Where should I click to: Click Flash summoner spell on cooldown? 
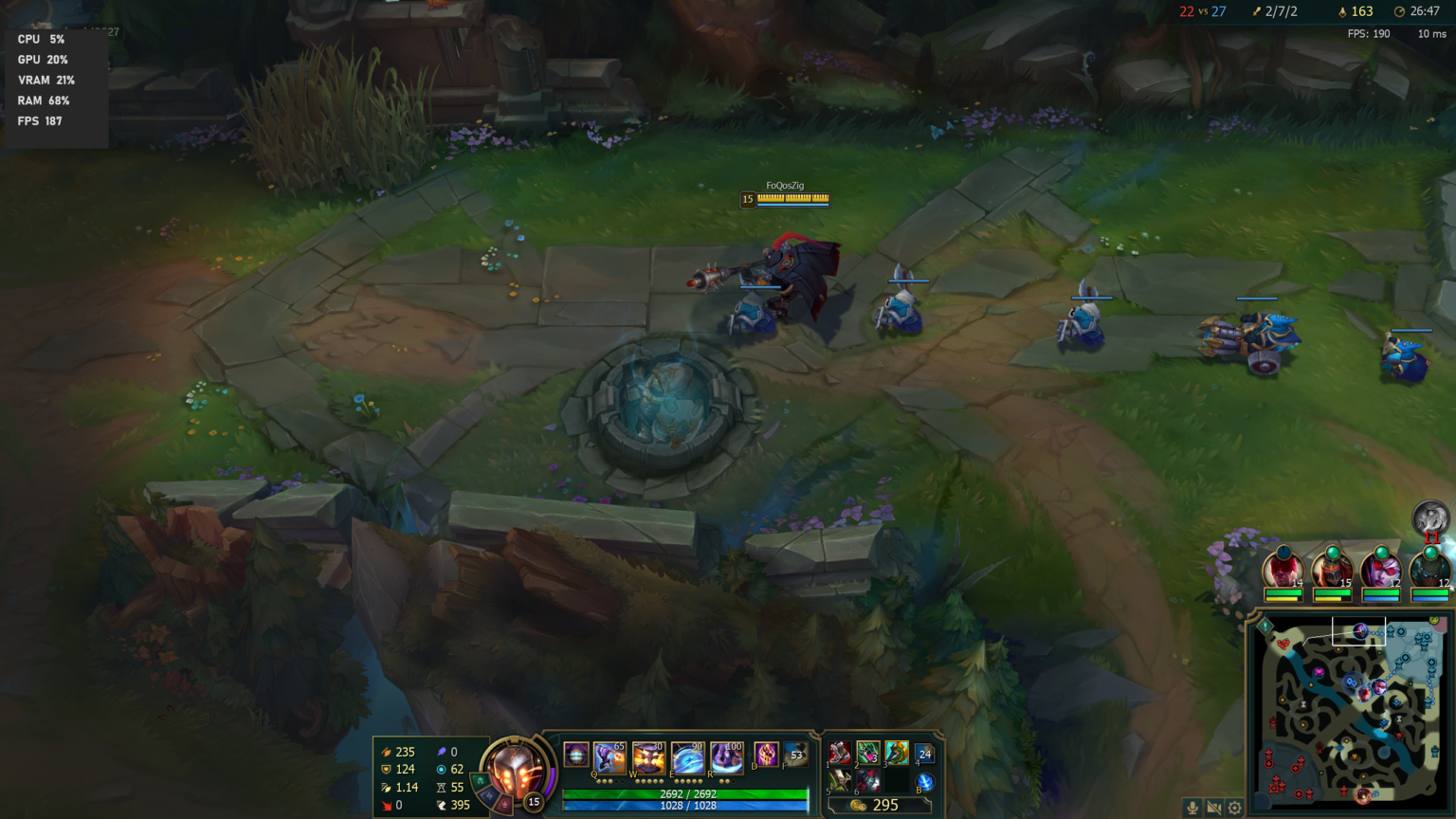tap(795, 755)
